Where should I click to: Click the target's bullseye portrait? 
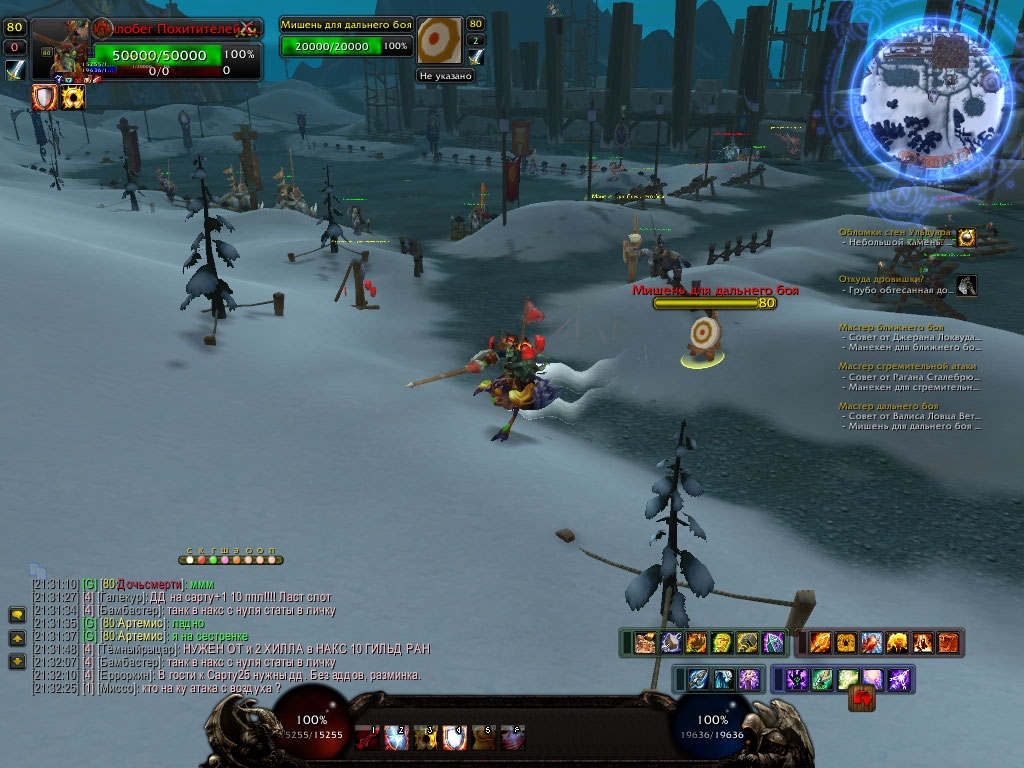pyautogui.click(x=439, y=41)
